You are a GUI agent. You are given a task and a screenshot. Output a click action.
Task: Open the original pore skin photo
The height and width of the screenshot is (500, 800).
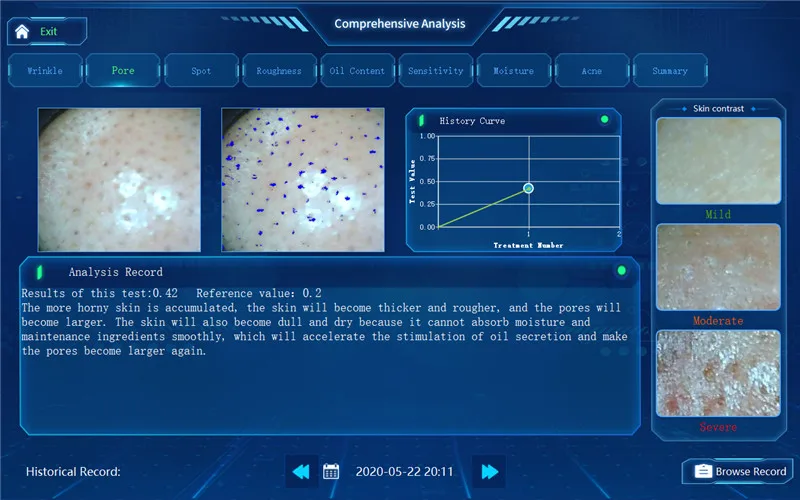point(119,179)
